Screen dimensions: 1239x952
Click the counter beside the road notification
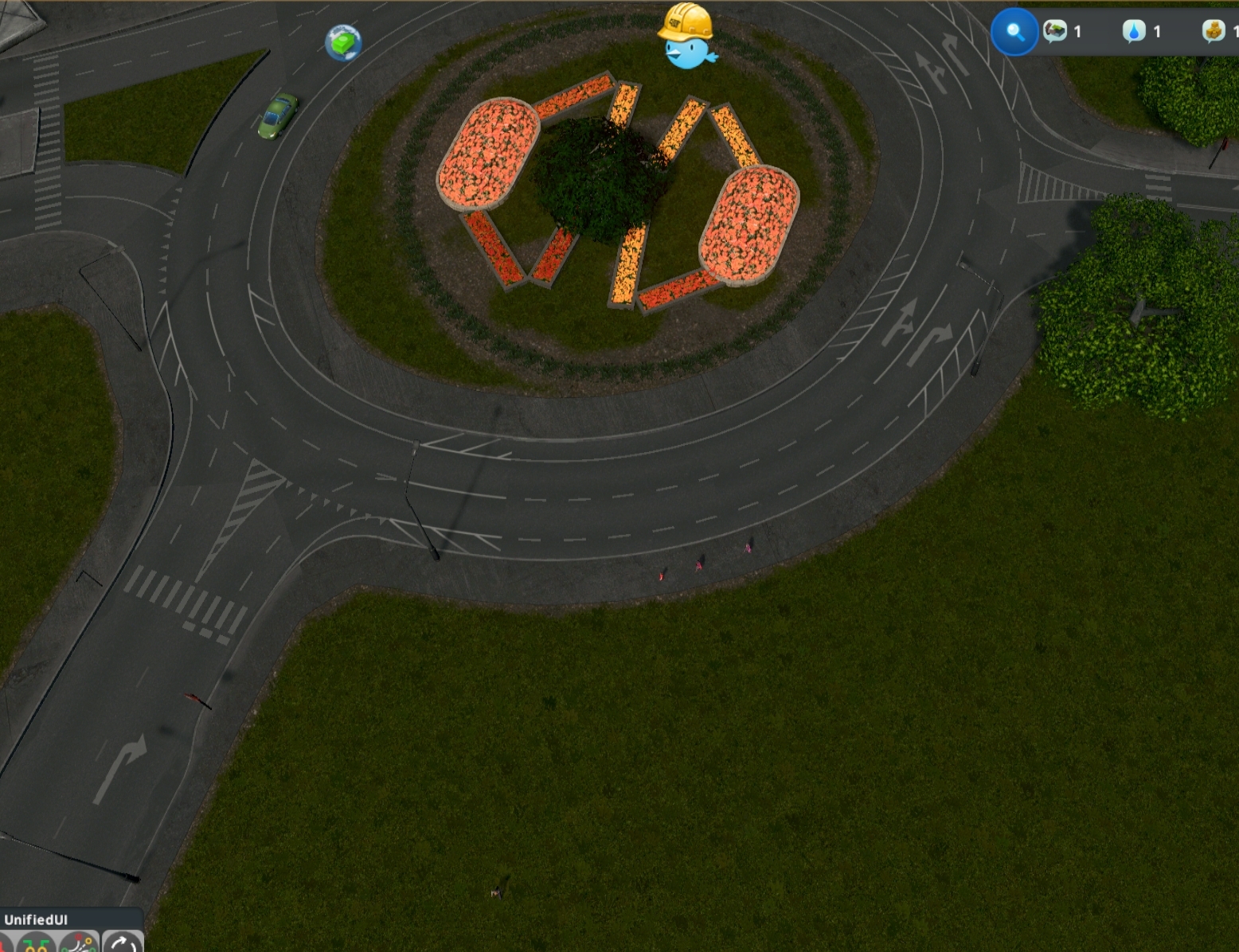pos(1077,32)
